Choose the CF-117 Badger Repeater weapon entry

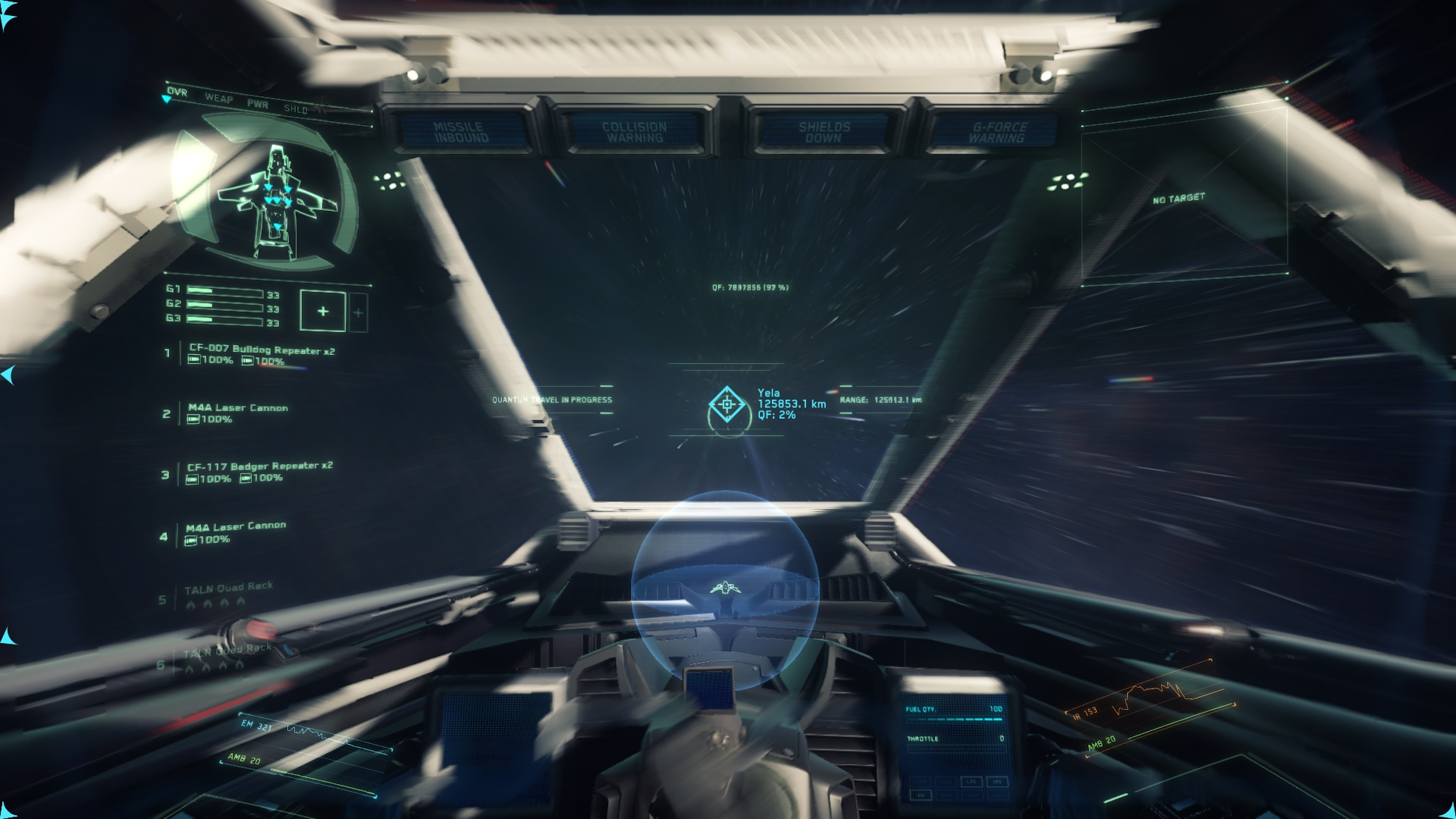point(259,466)
